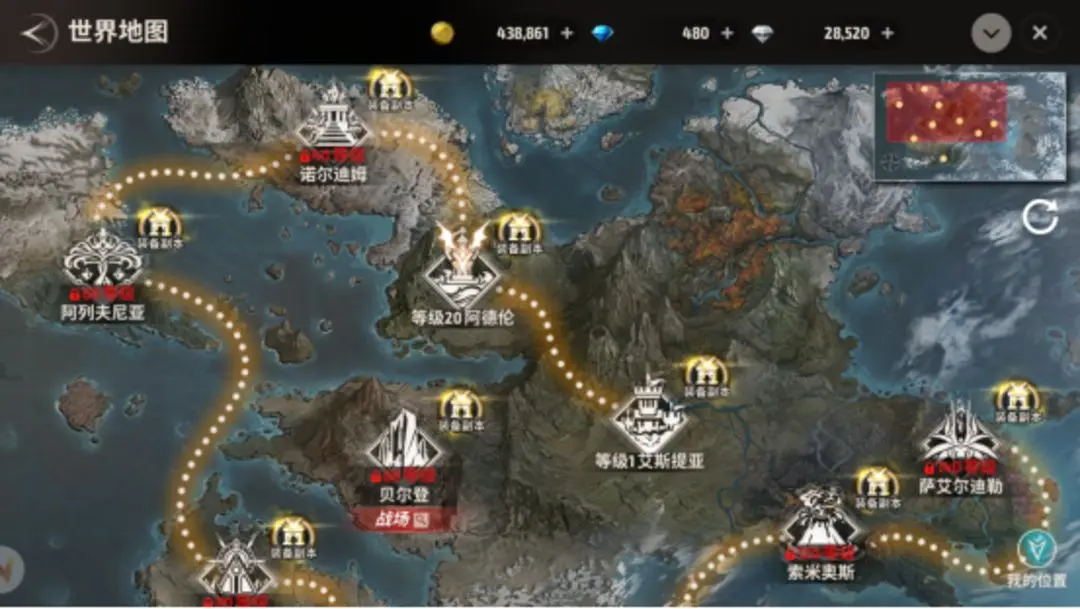Refresh the world map view
The width and height of the screenshot is (1080, 609).
pos(1039,217)
